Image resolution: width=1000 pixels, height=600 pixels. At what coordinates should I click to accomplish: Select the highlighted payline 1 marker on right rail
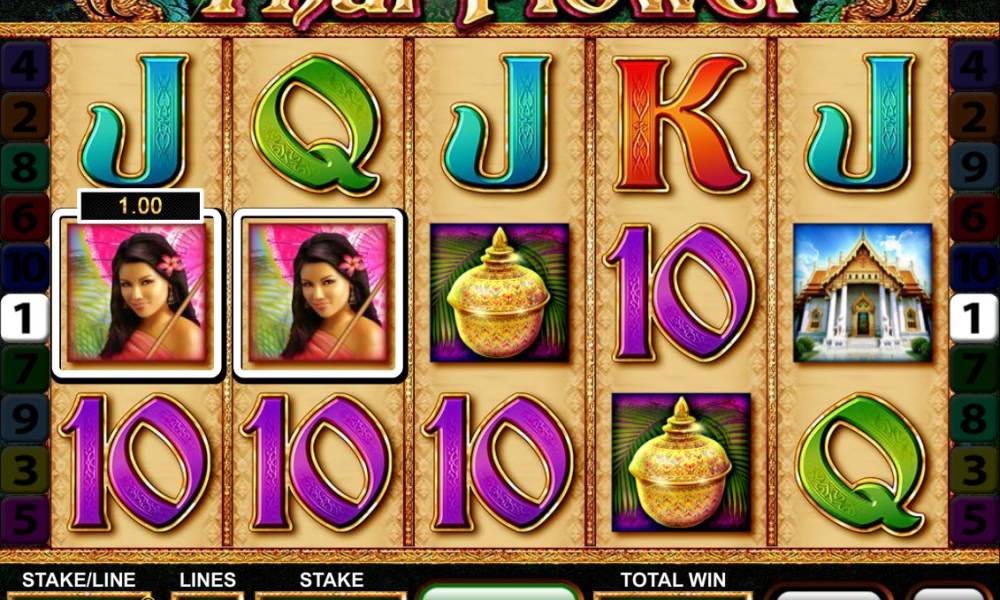[x=974, y=320]
